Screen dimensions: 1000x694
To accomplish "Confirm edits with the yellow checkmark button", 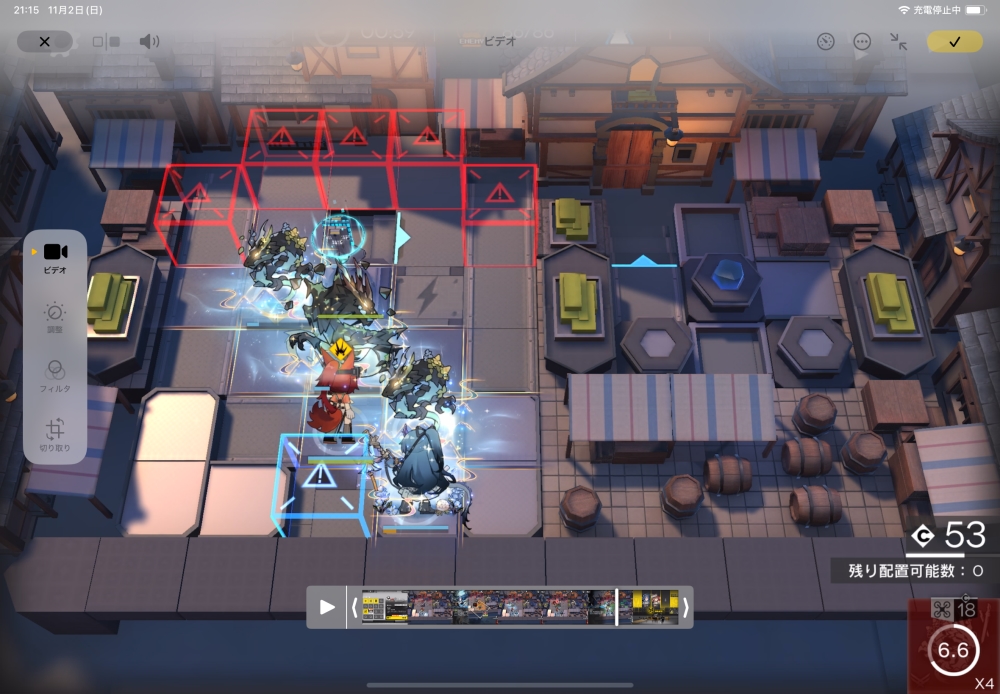I will [954, 42].
